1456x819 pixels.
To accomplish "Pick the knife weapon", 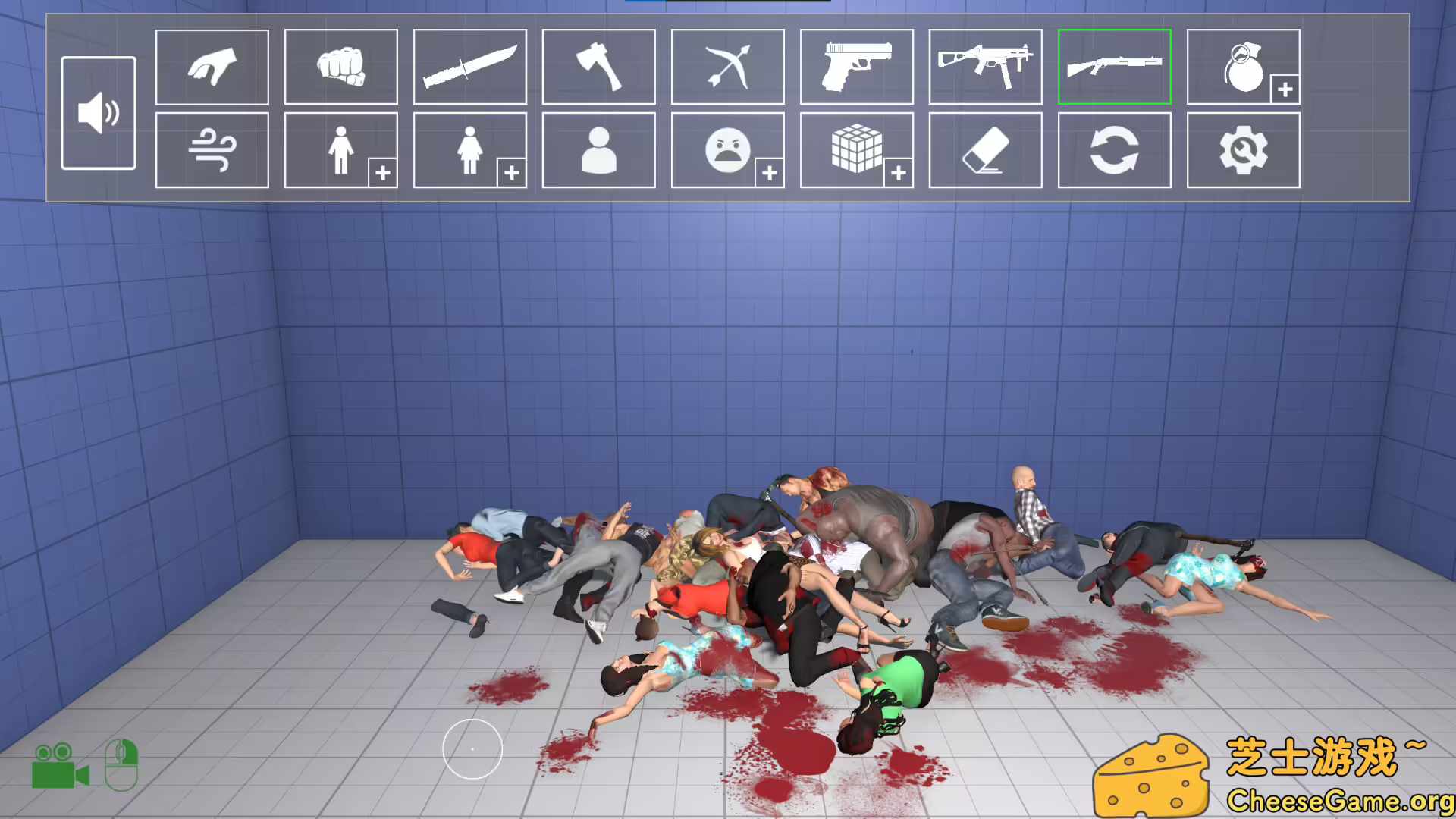I will click(x=469, y=67).
